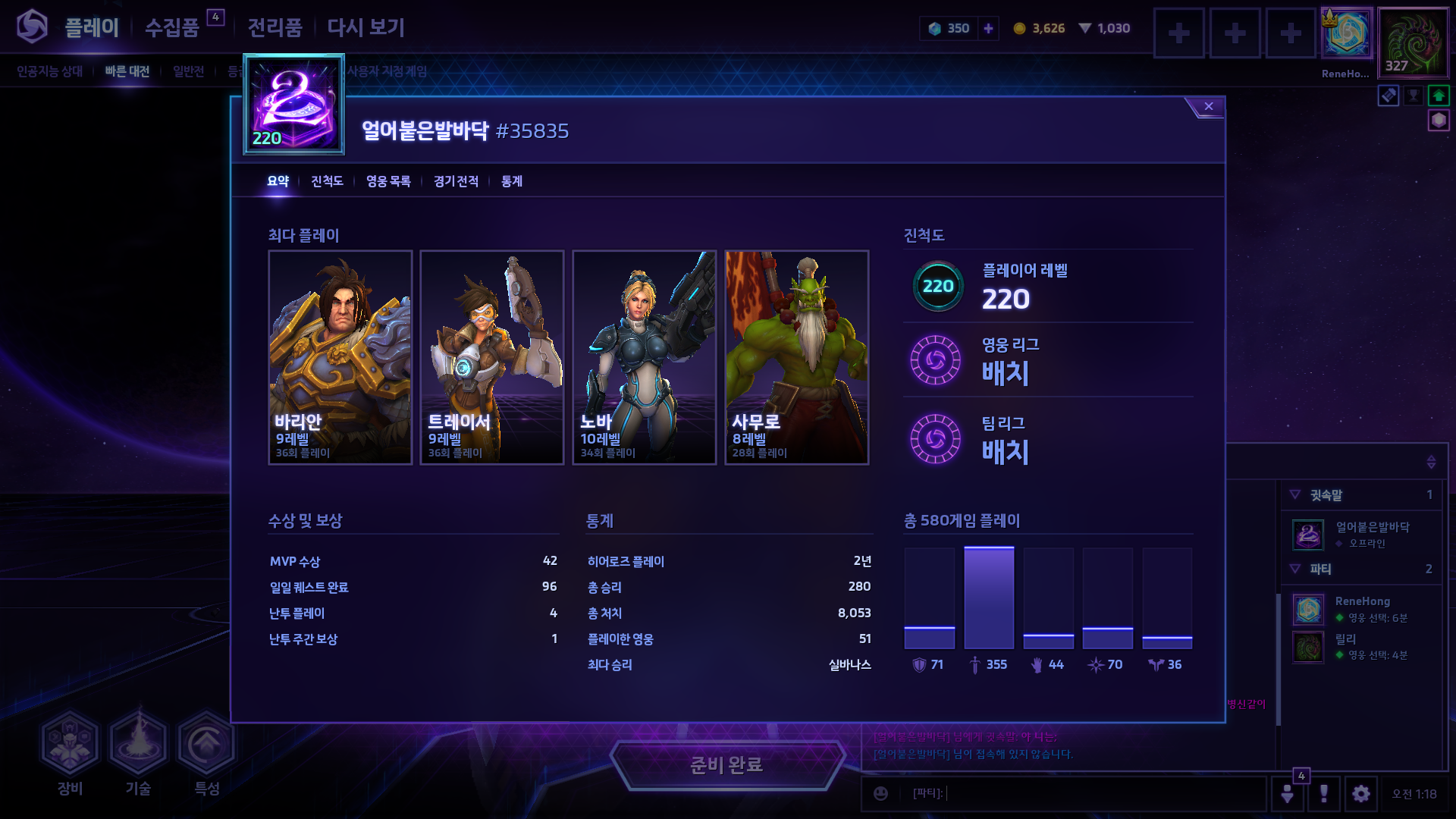Go to the 전리품 loot menu
The width and height of the screenshot is (1456, 819).
[x=275, y=28]
